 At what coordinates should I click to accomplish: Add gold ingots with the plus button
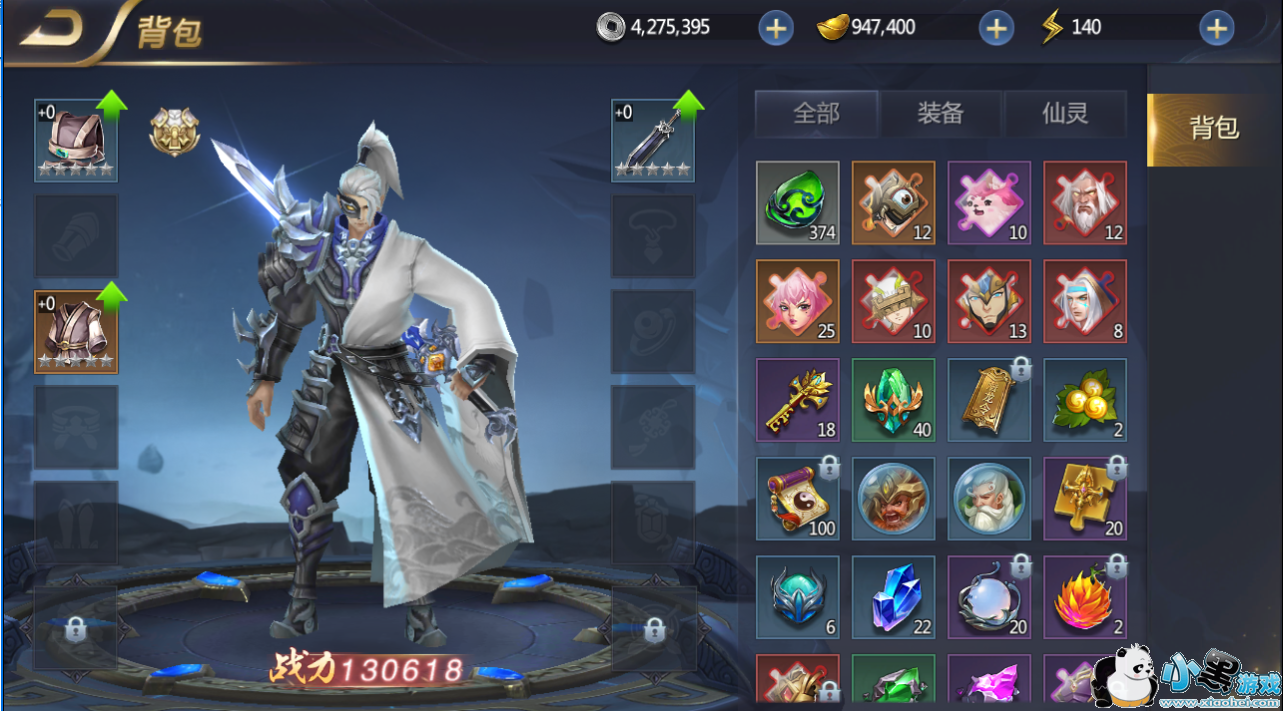995,29
